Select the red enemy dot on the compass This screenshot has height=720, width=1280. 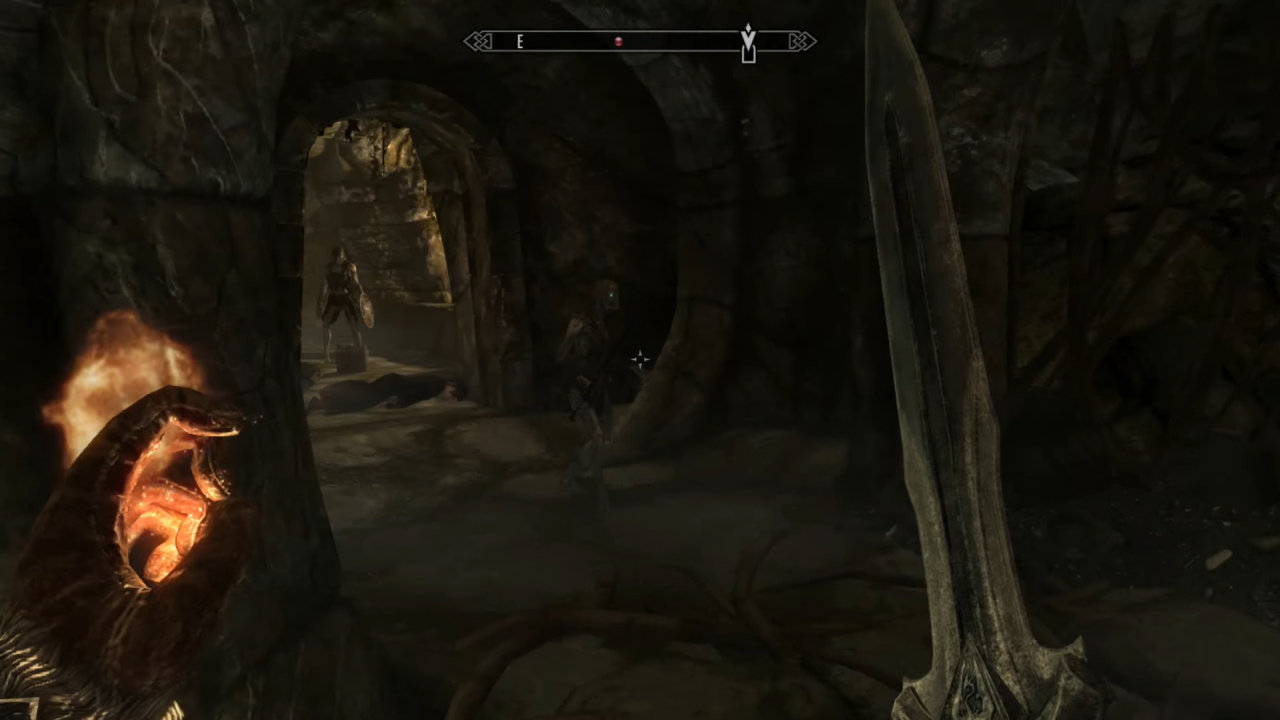tap(618, 42)
